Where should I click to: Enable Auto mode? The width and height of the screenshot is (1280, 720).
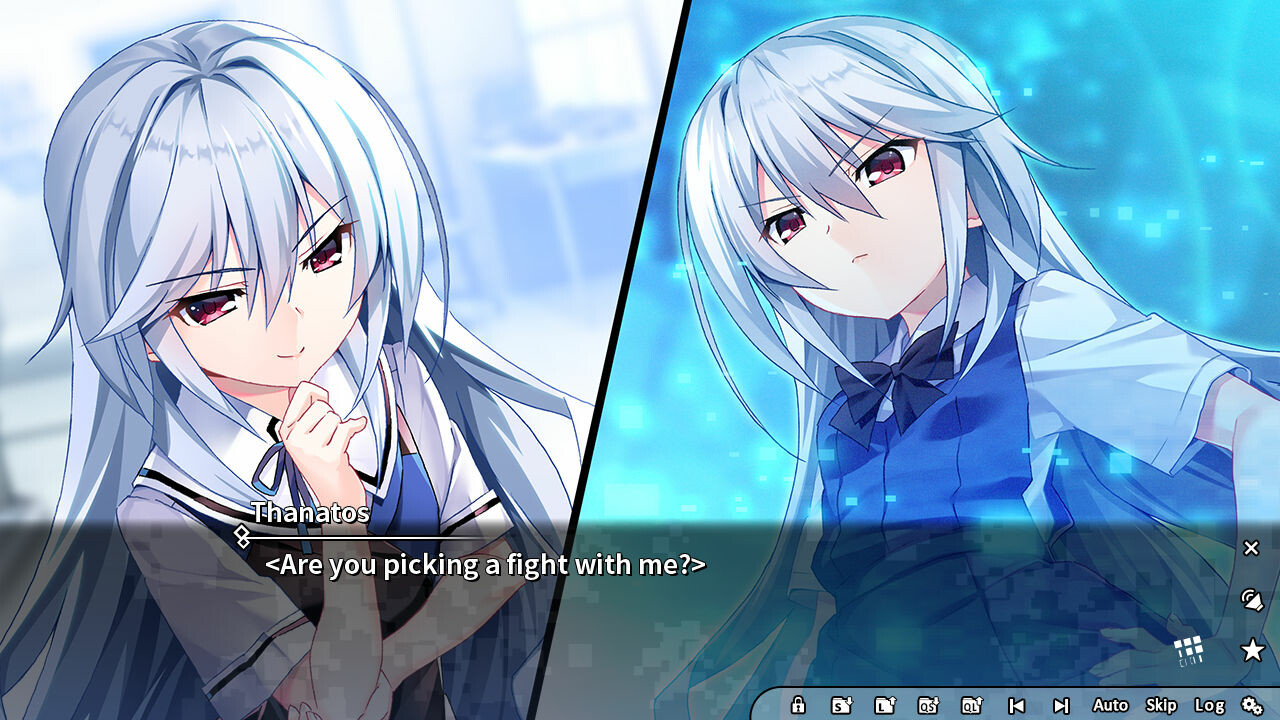click(1110, 705)
